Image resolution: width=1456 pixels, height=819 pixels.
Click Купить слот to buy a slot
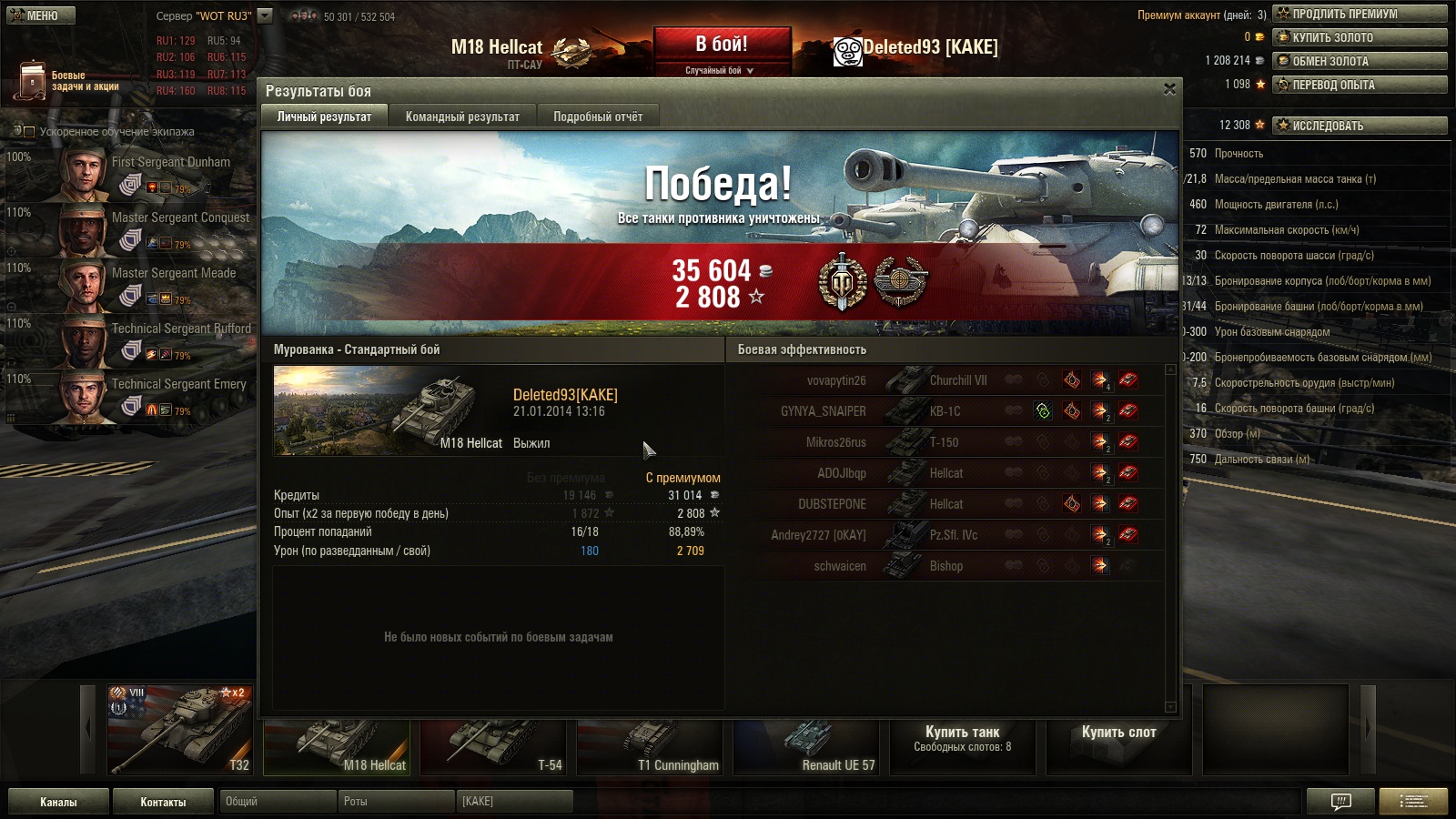coord(1118,733)
